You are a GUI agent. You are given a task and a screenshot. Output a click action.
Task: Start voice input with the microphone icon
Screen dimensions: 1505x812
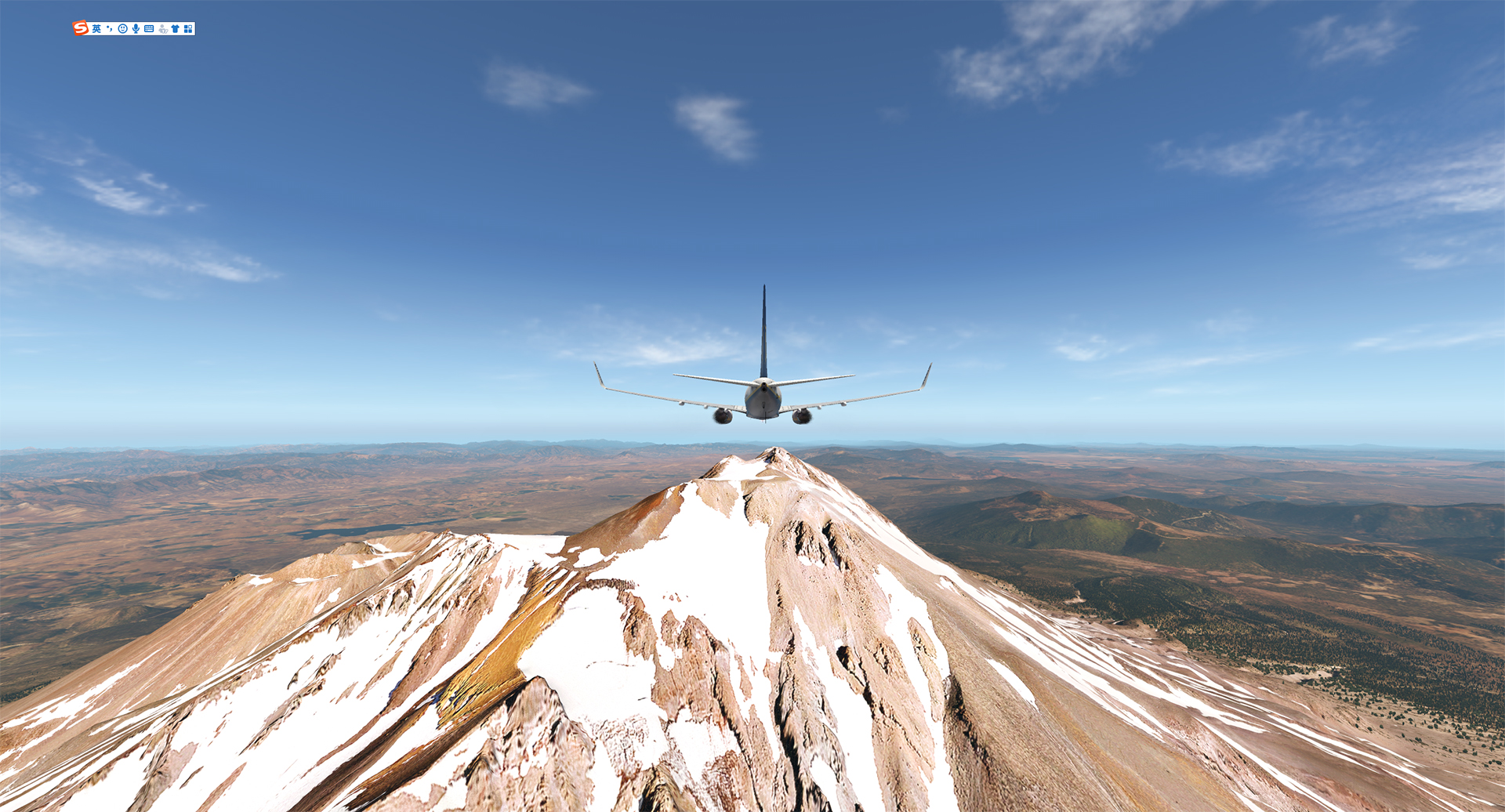click(x=136, y=28)
